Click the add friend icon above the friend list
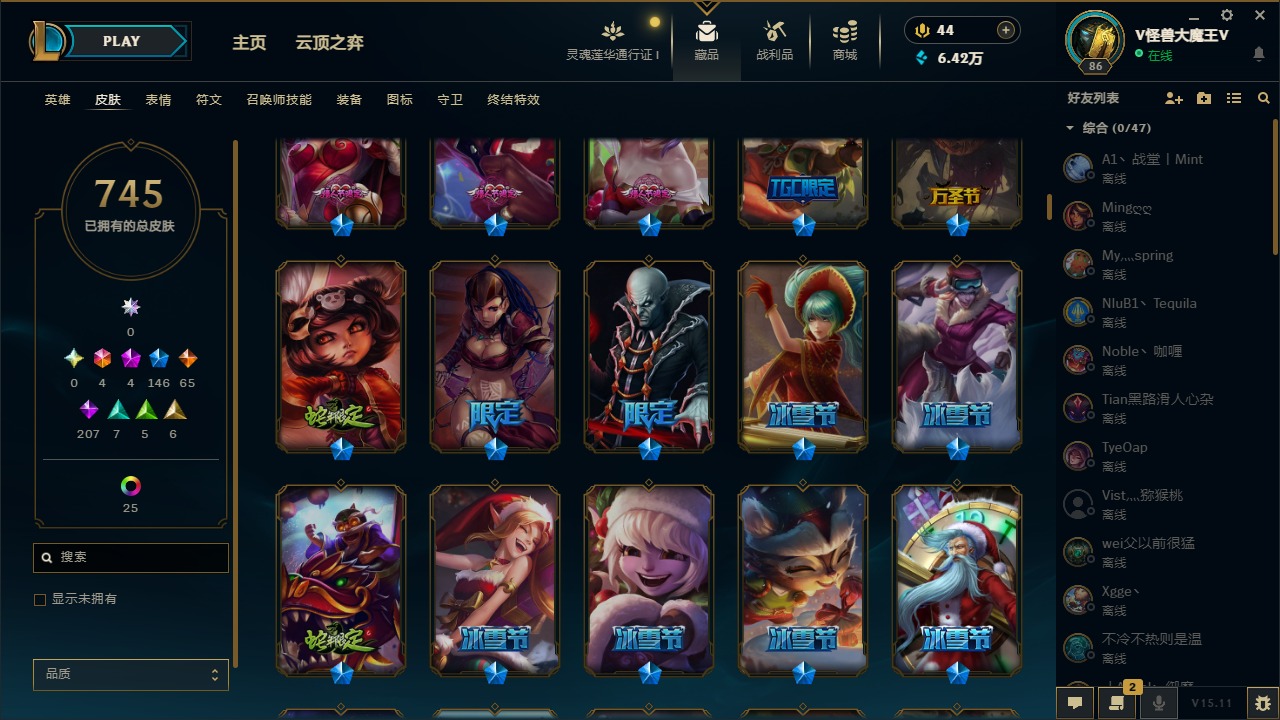 pyautogui.click(x=1172, y=98)
